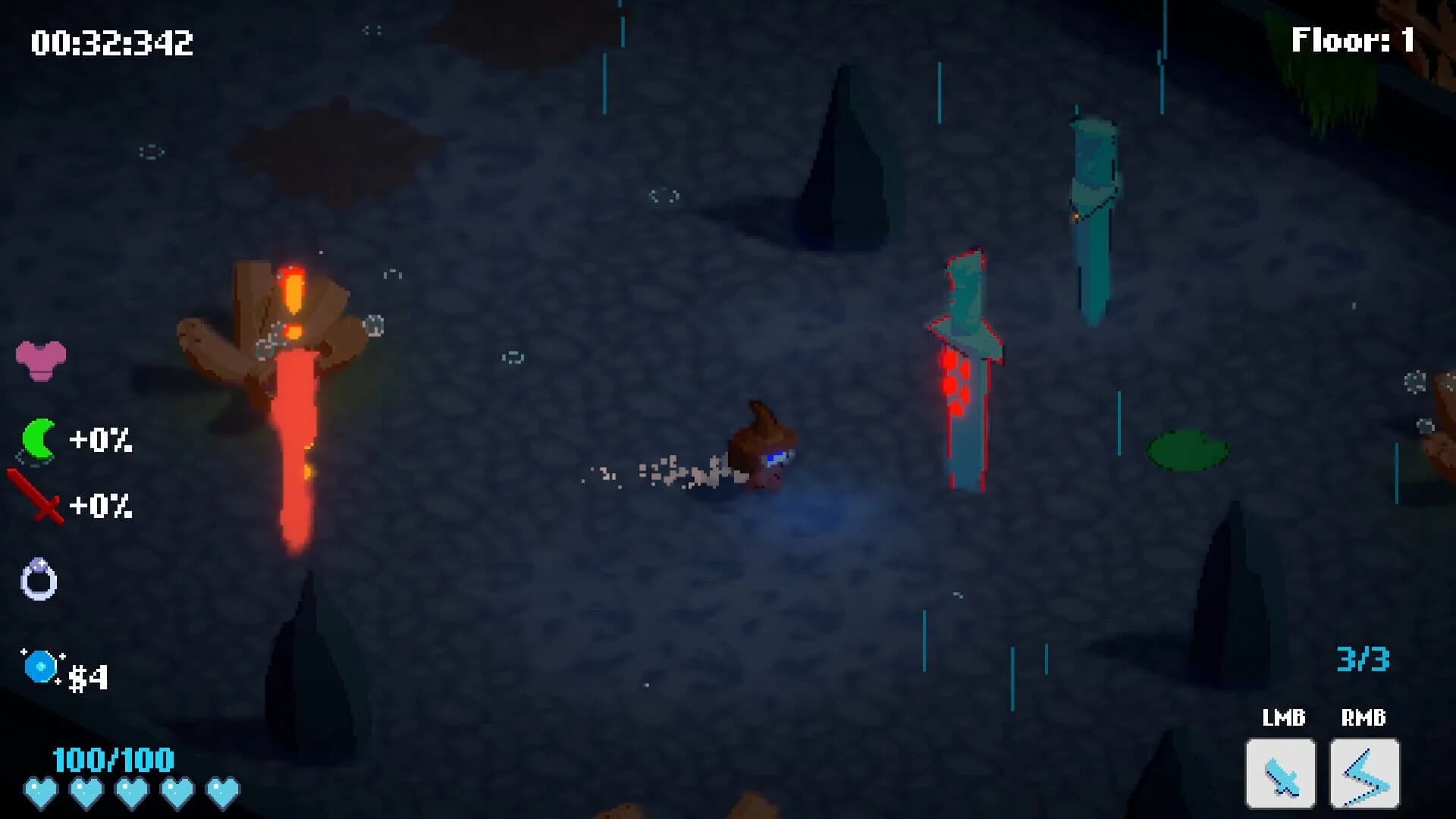Click the +0% next to the moon icon
1456x819 pixels.
pos(102,440)
